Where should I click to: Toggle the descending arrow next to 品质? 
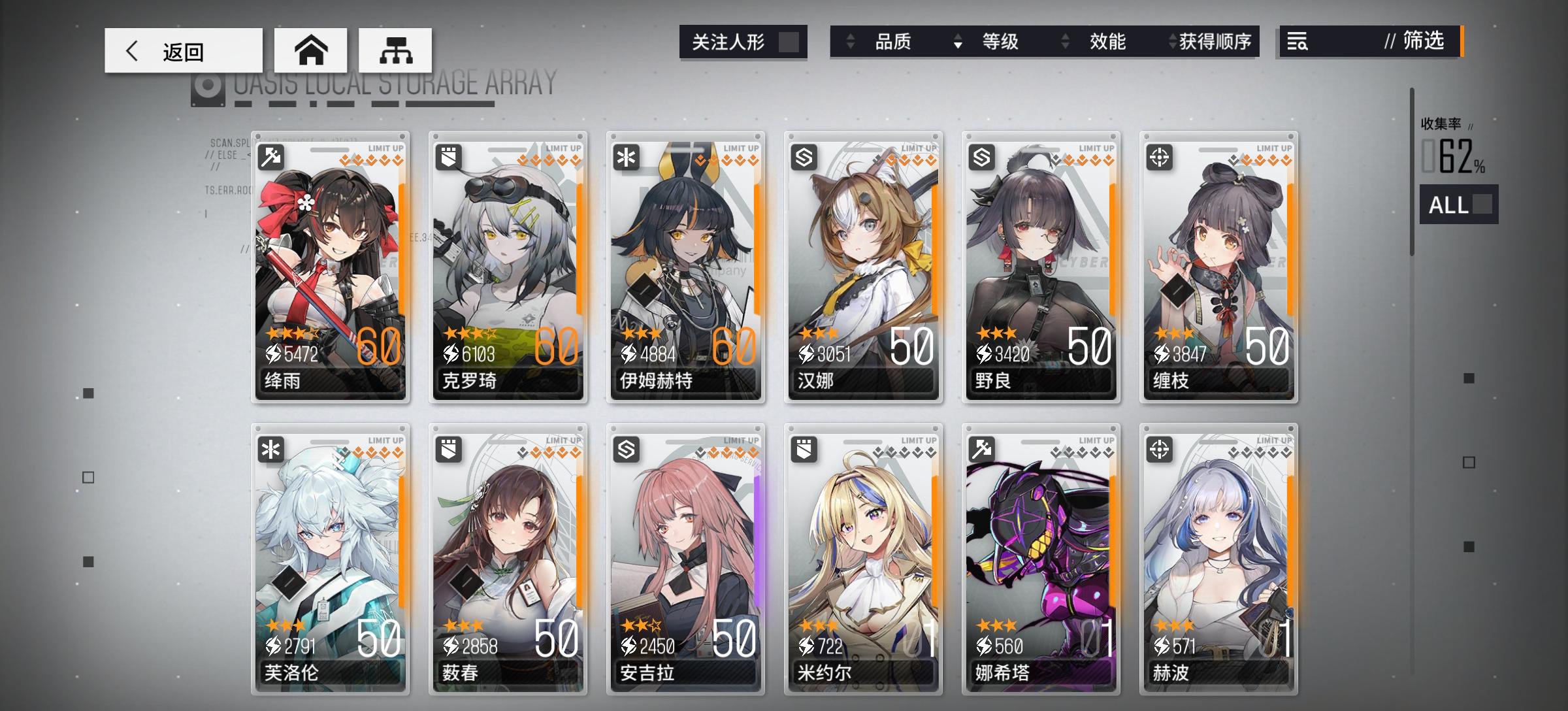point(957,42)
